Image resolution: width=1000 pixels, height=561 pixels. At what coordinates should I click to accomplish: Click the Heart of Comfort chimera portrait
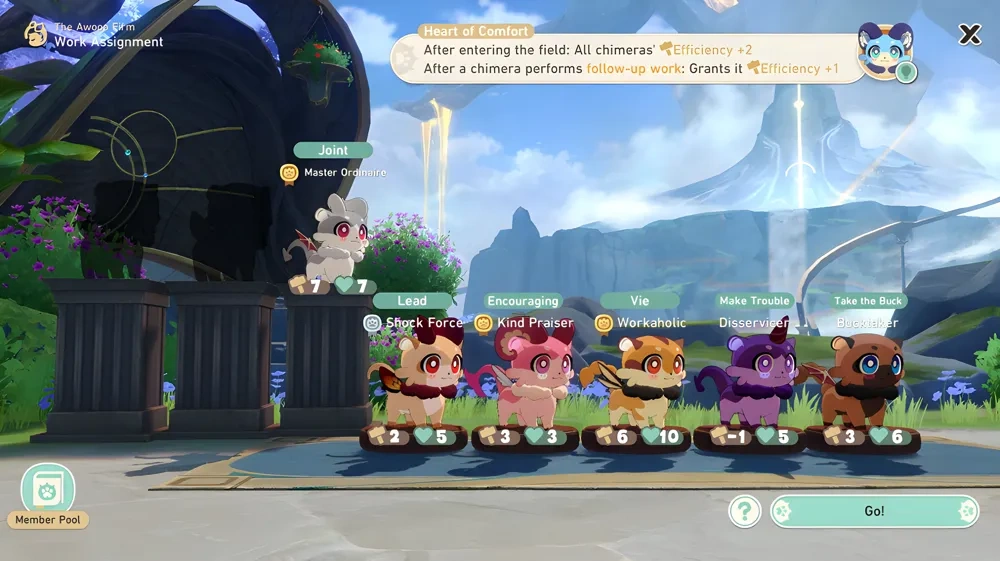click(x=885, y=52)
